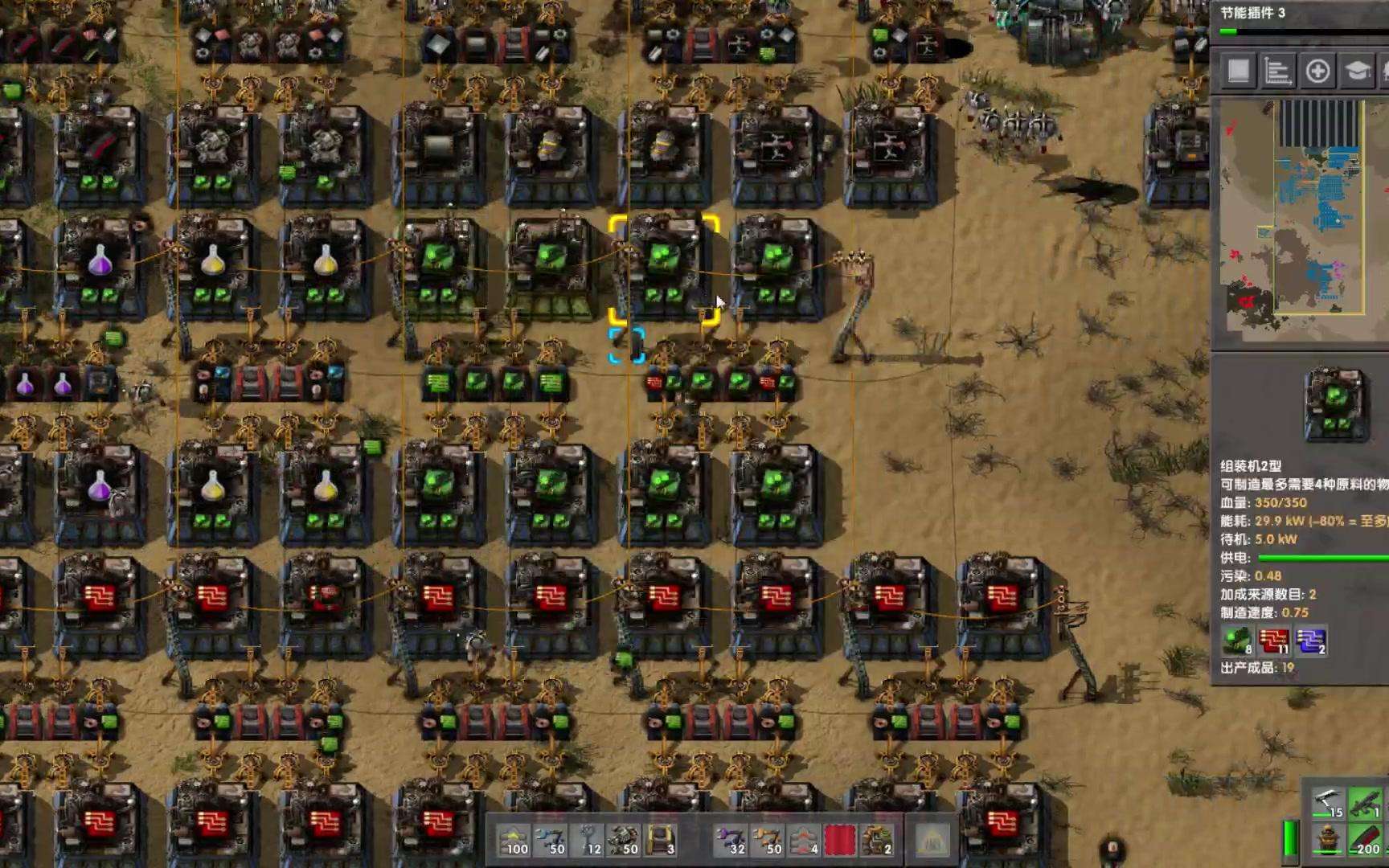
Task: Open the graduation cap tutorials button
Action: tap(1358, 72)
